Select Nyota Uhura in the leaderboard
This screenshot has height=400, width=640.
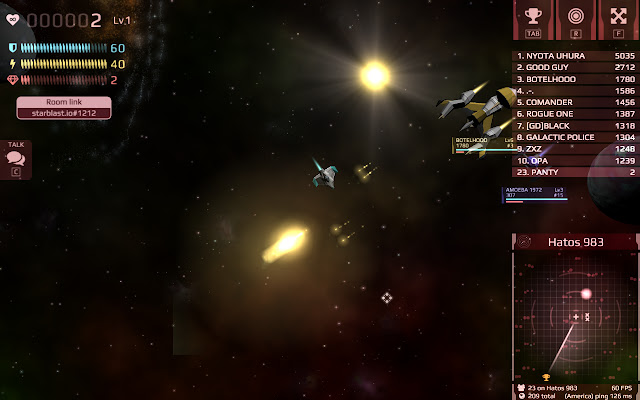coord(575,56)
